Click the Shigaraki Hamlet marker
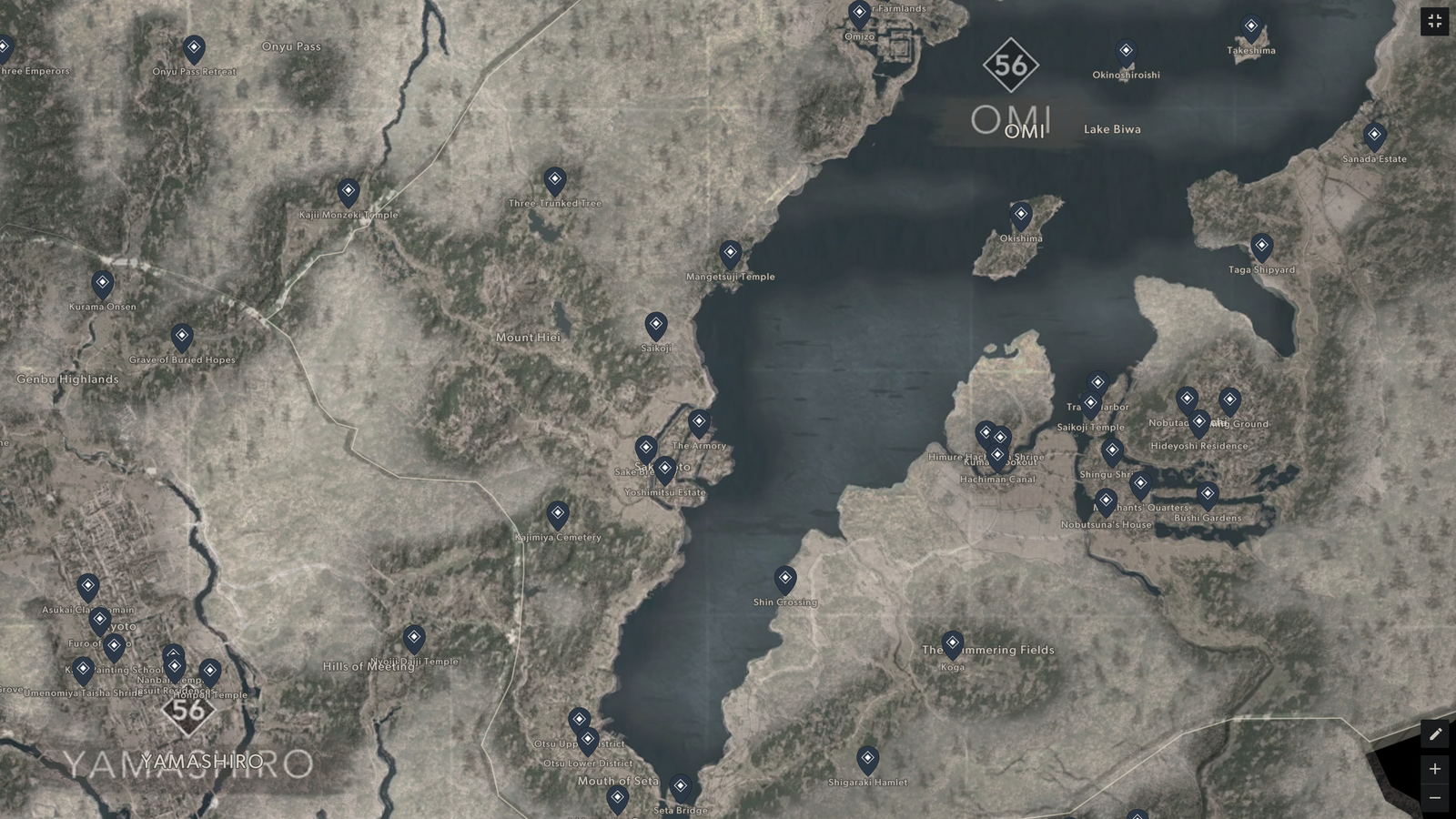 [x=867, y=757]
